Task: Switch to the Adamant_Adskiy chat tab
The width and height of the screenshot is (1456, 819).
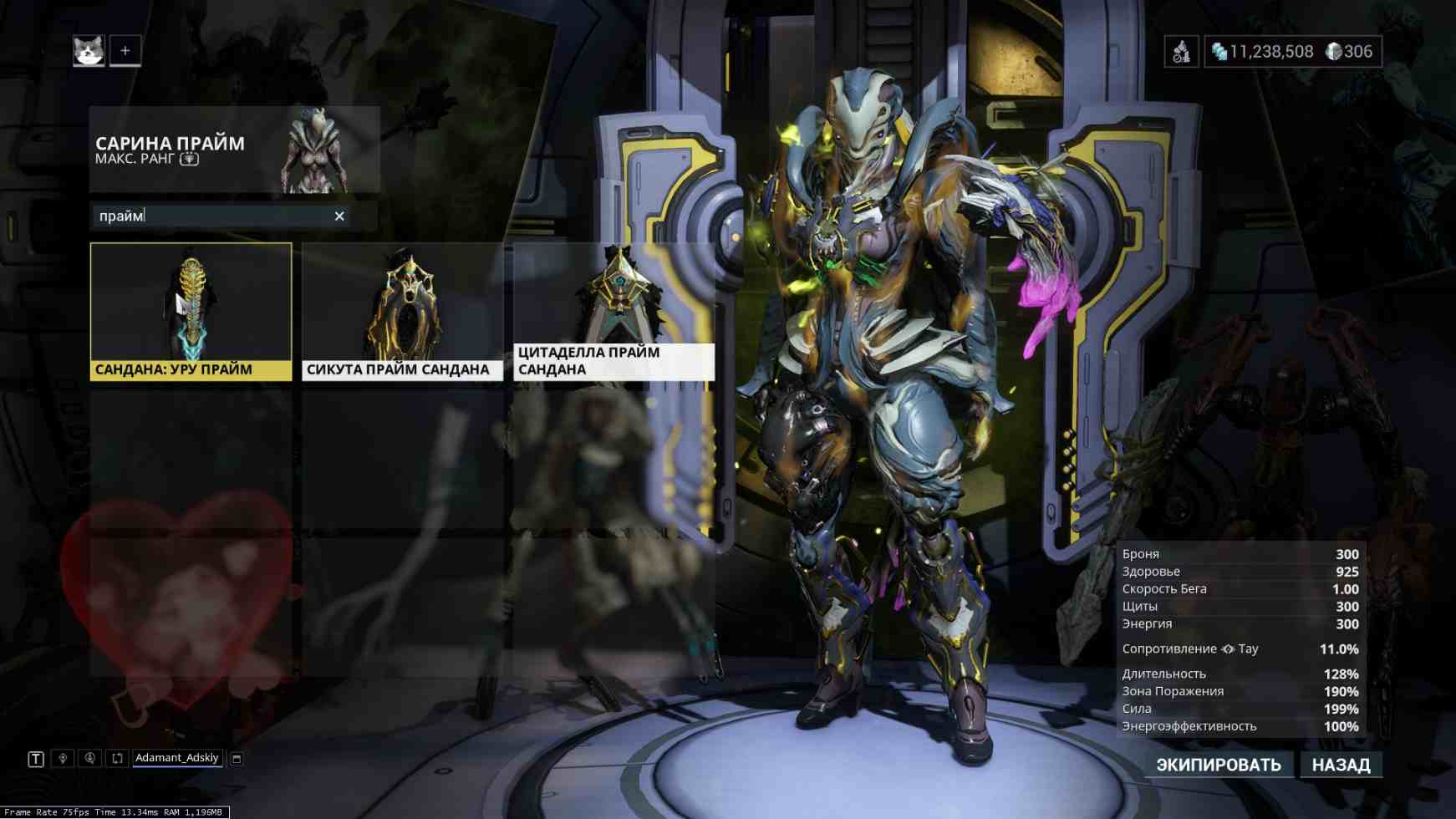Action: coord(176,758)
